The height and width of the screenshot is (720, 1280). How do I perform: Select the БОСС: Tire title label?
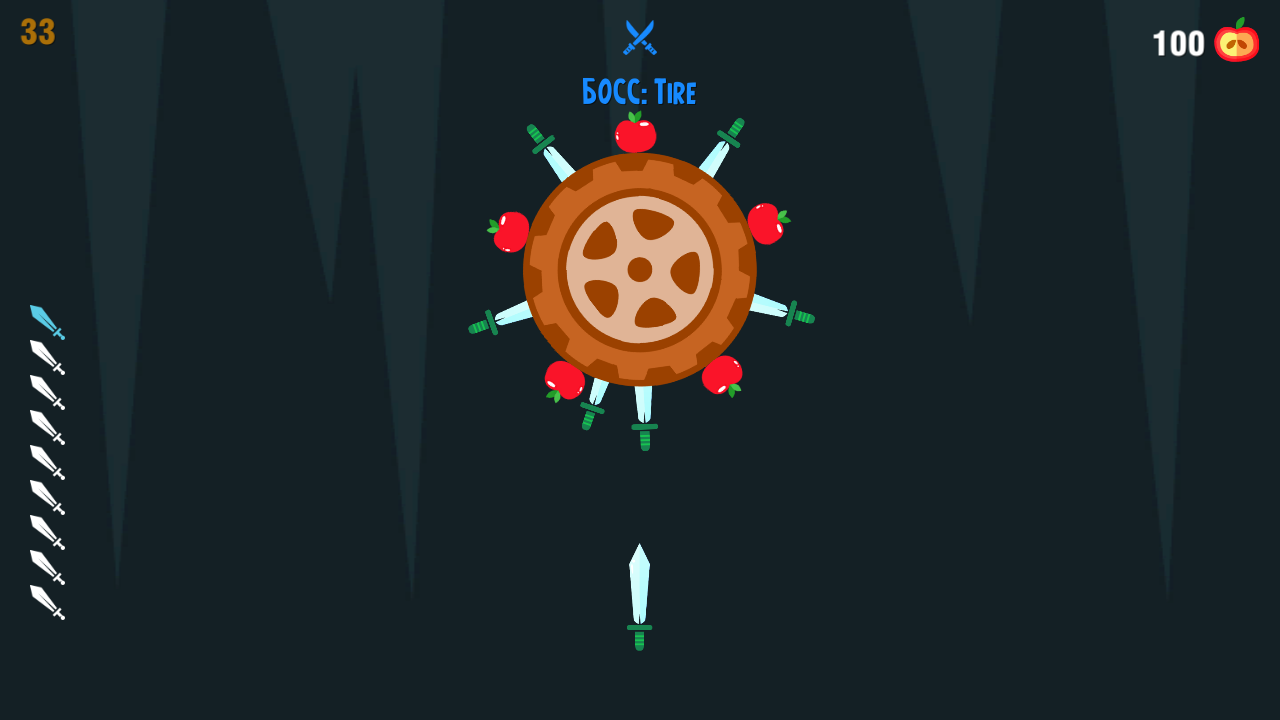click(639, 92)
